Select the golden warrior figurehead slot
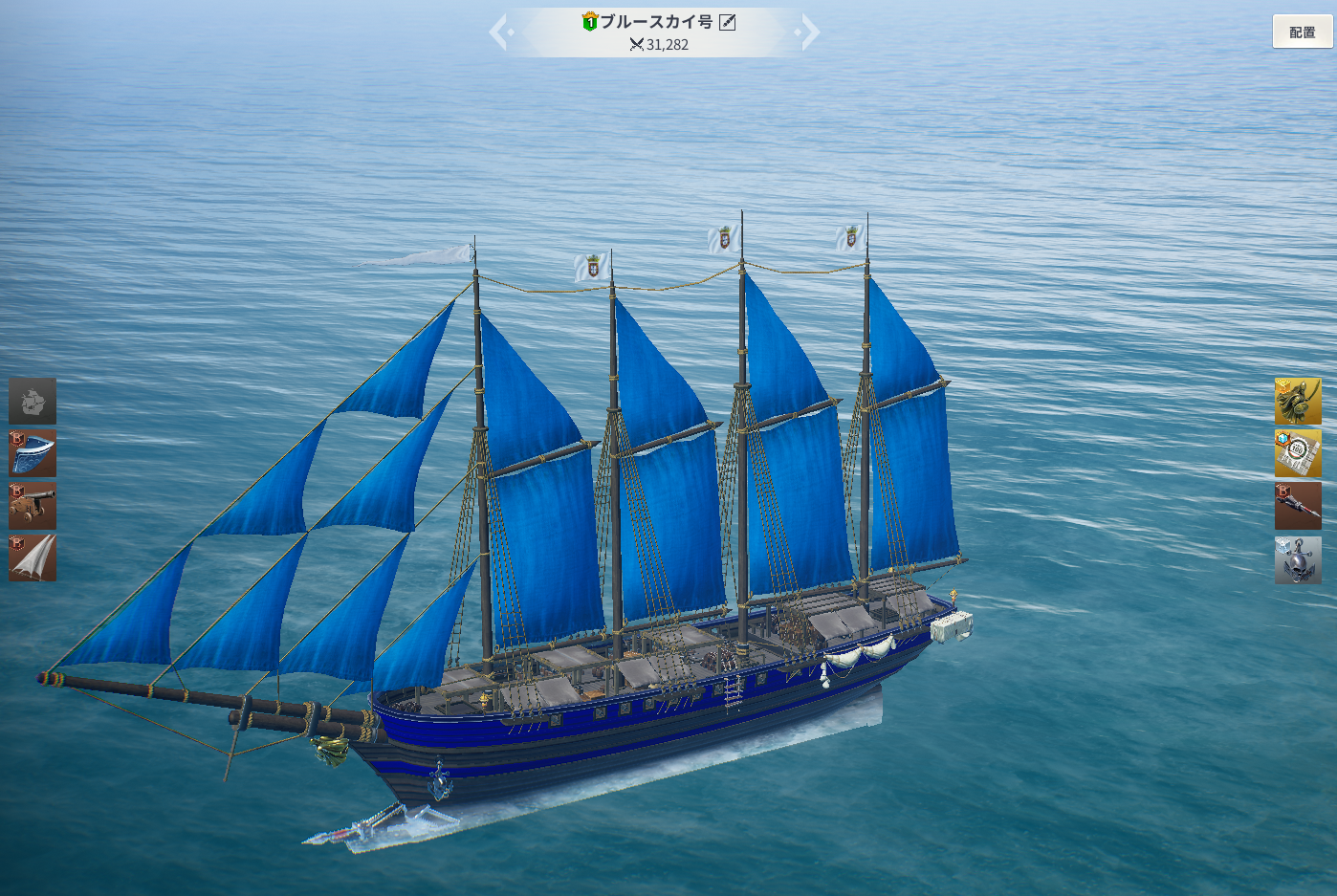The image size is (1337, 896). (x=1297, y=401)
